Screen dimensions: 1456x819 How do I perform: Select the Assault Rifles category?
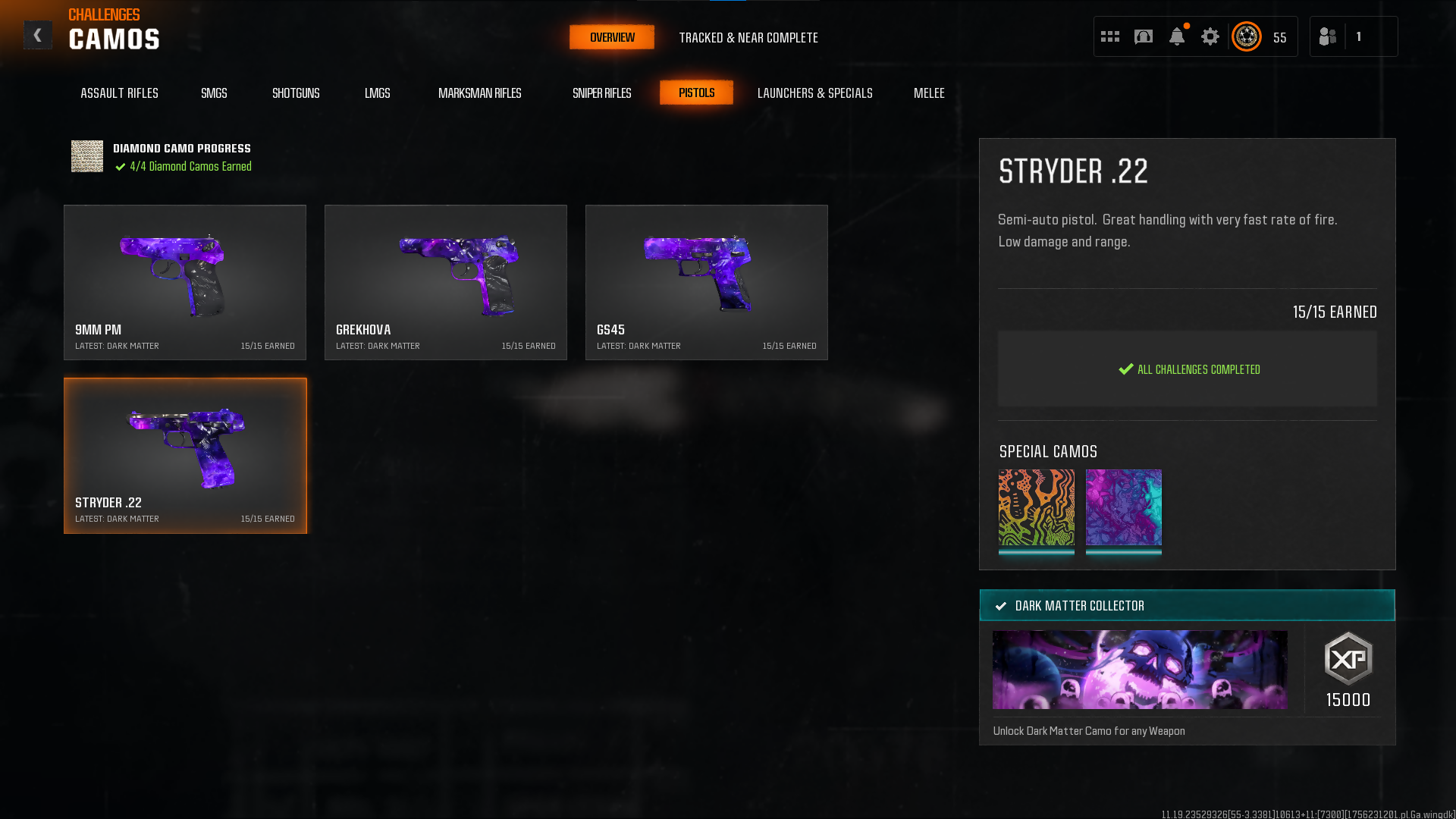(x=119, y=93)
